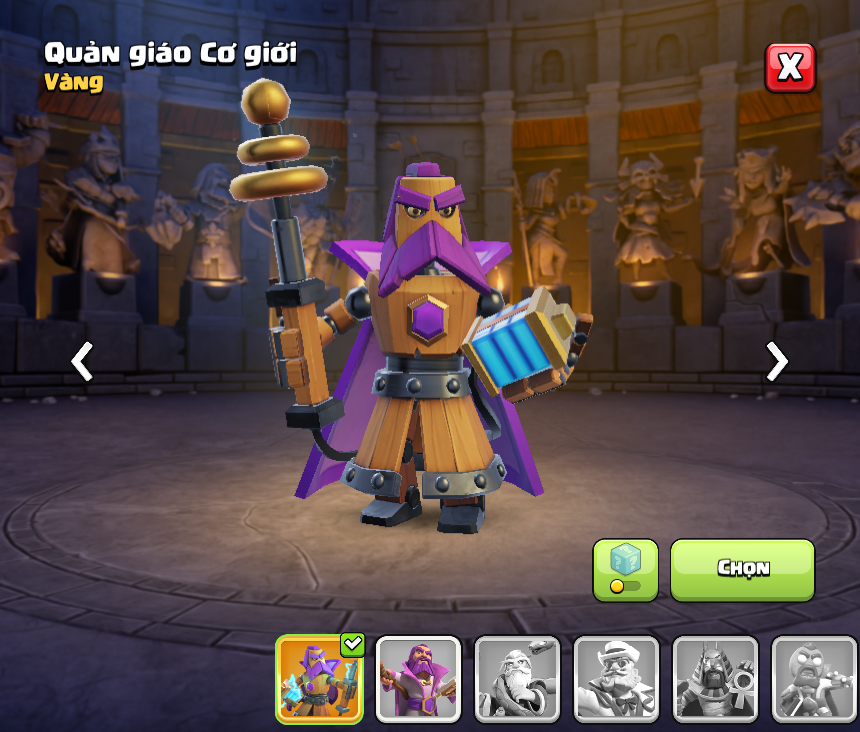Select the locked pharaoh Warden skin

715,679
